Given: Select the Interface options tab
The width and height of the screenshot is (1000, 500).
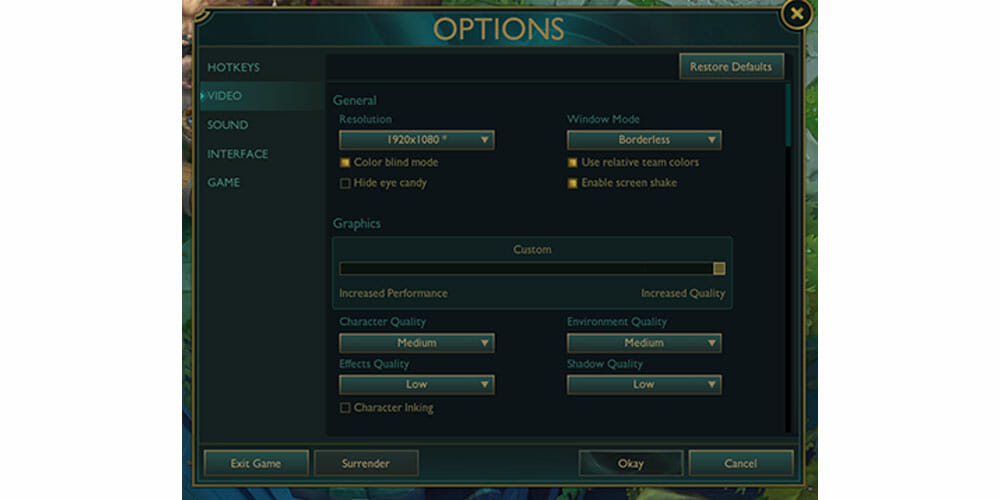Looking at the screenshot, I should pyautogui.click(x=237, y=154).
